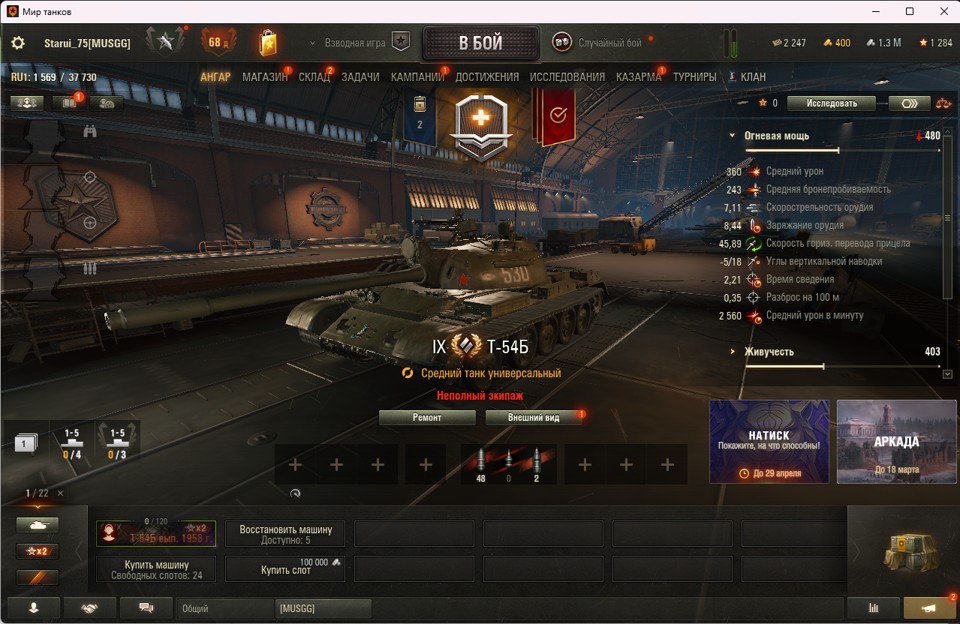Switch to the Магазин tab
This screenshot has height=624, width=960.
pos(265,77)
